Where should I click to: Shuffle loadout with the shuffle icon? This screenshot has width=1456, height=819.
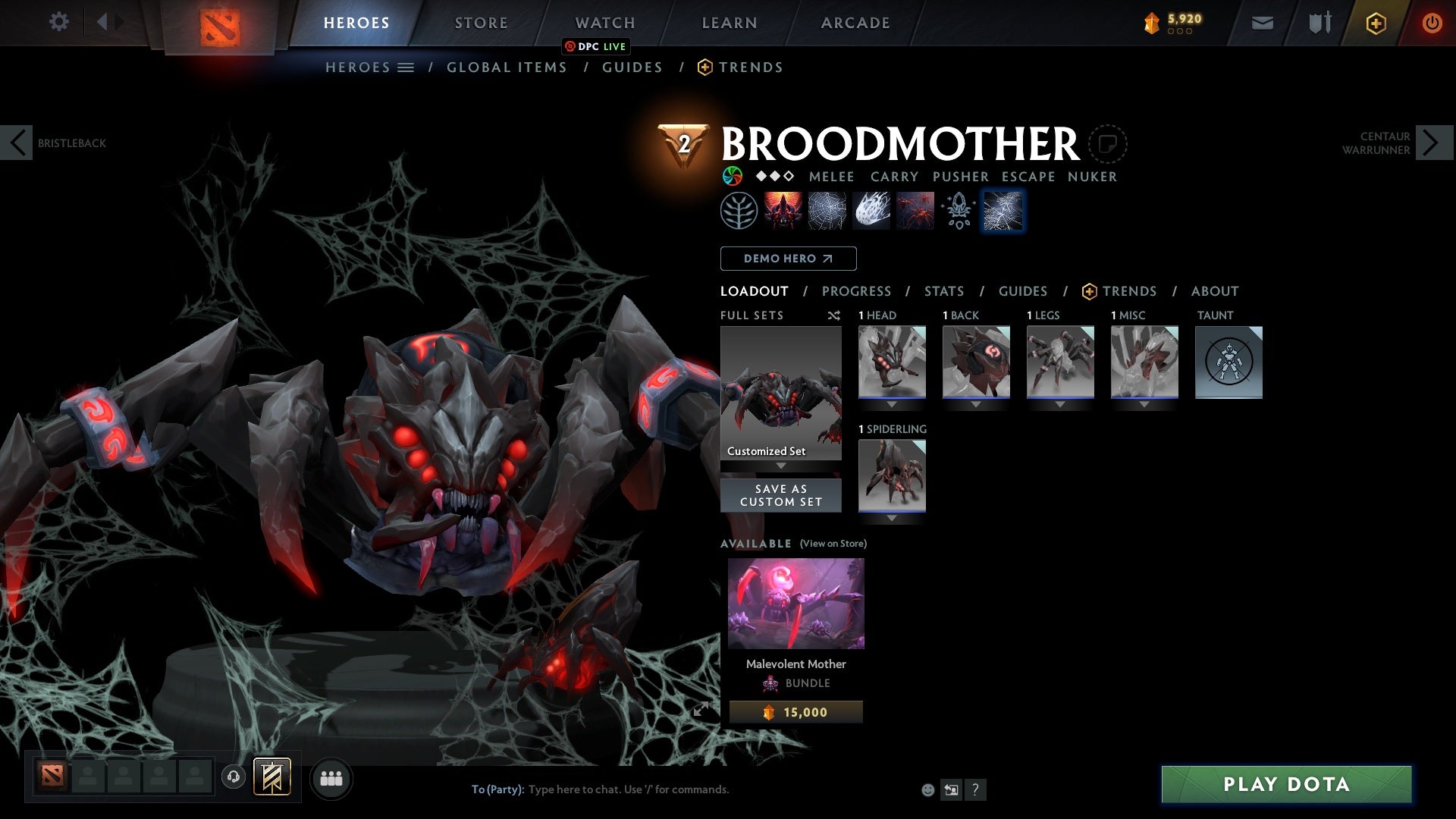(x=834, y=315)
